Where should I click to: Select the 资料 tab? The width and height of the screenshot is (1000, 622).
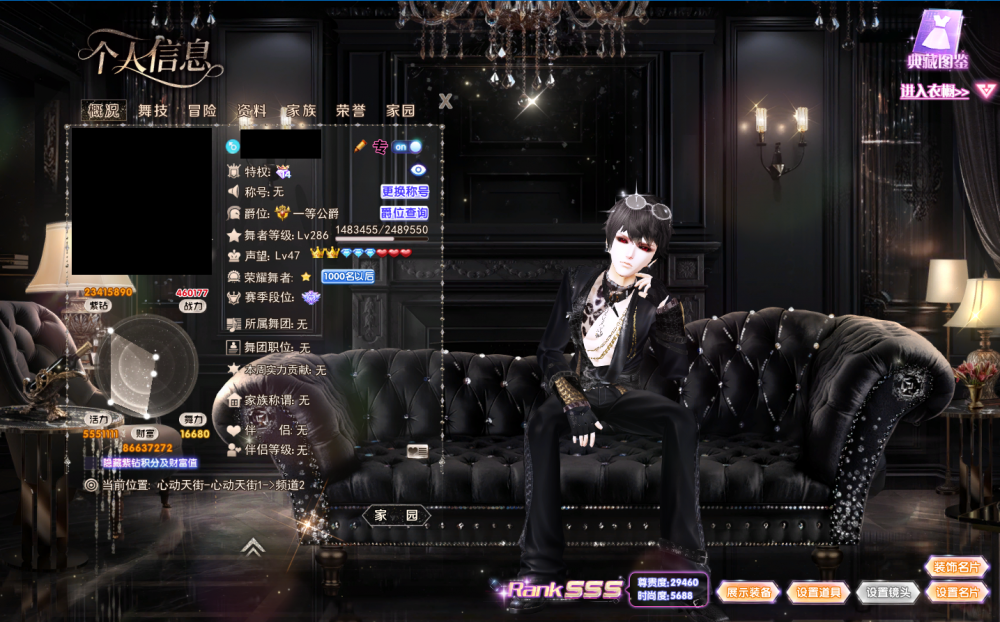tap(251, 111)
